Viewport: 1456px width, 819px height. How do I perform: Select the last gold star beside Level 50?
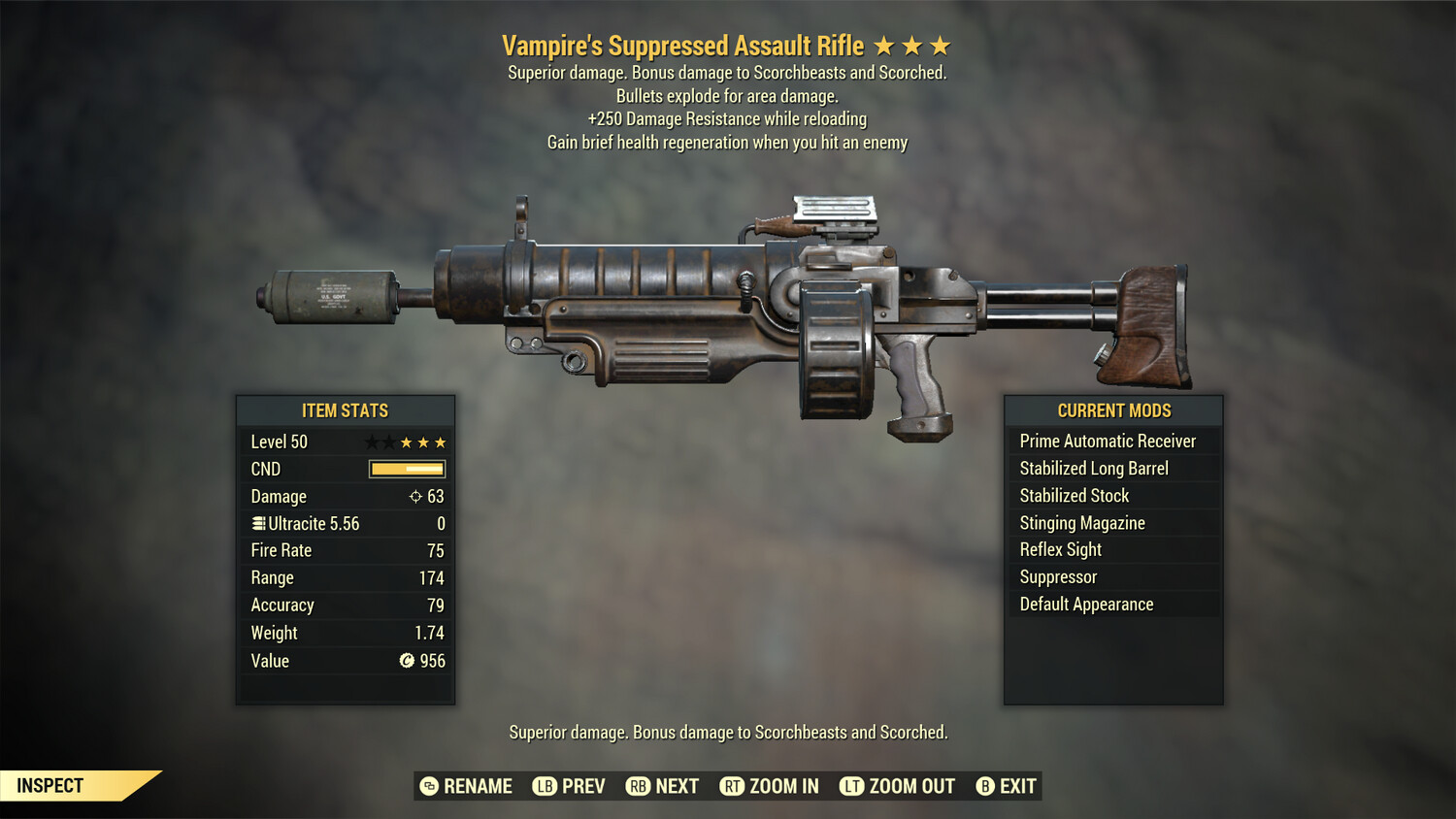coord(441,441)
